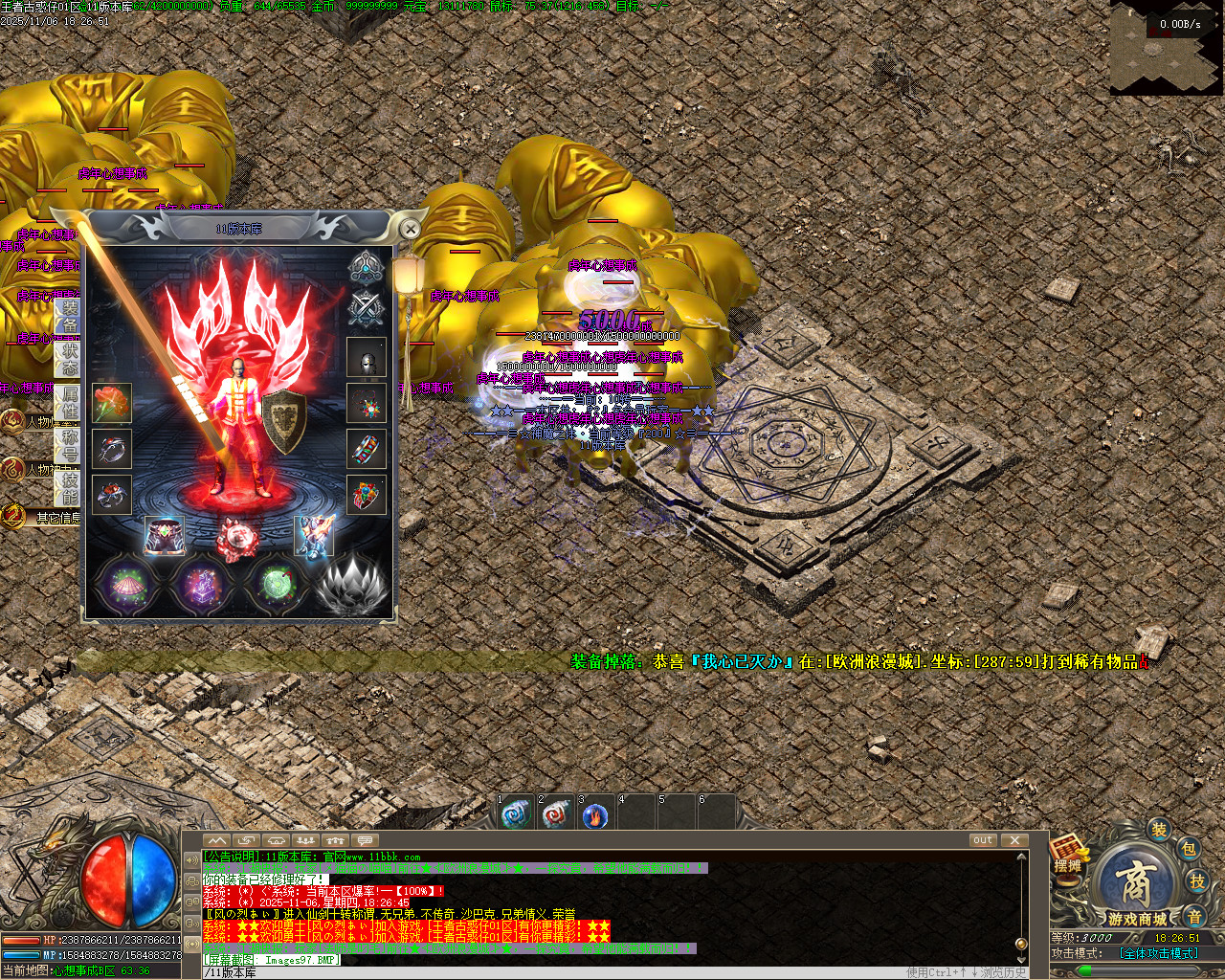Show the 技能 skills tab

(69, 487)
